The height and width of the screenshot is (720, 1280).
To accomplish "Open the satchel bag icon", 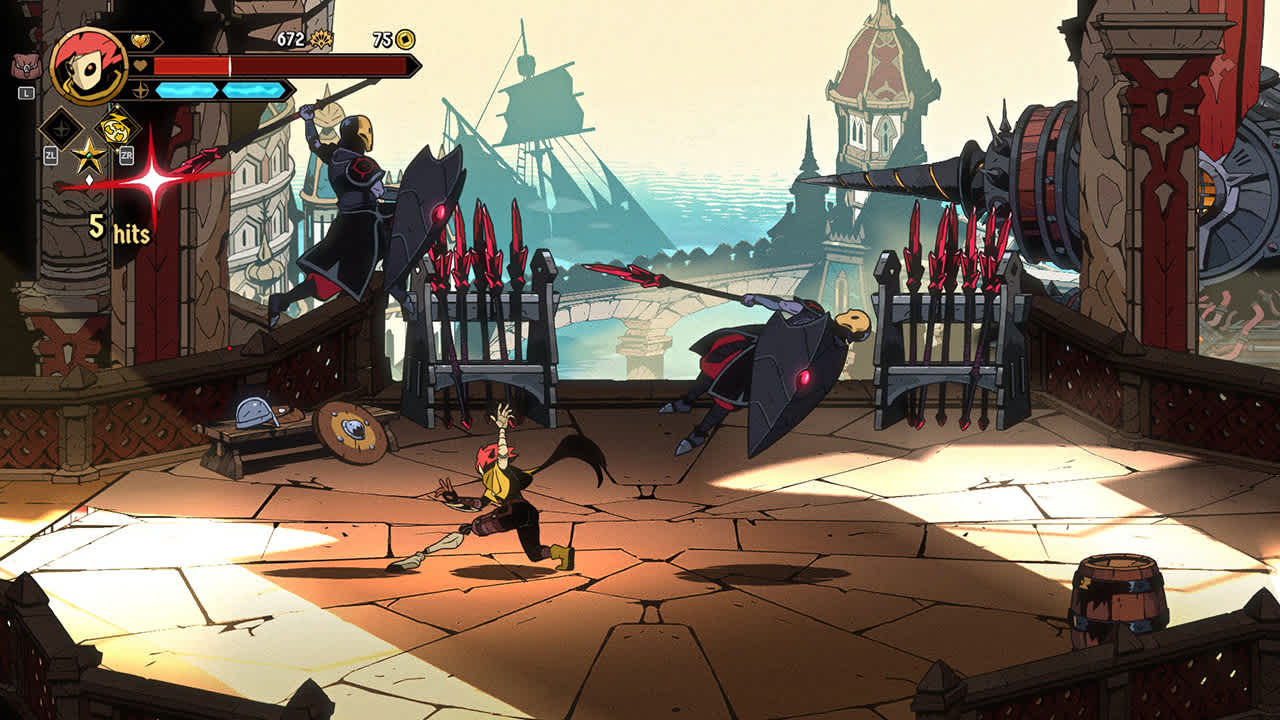I will (26, 65).
